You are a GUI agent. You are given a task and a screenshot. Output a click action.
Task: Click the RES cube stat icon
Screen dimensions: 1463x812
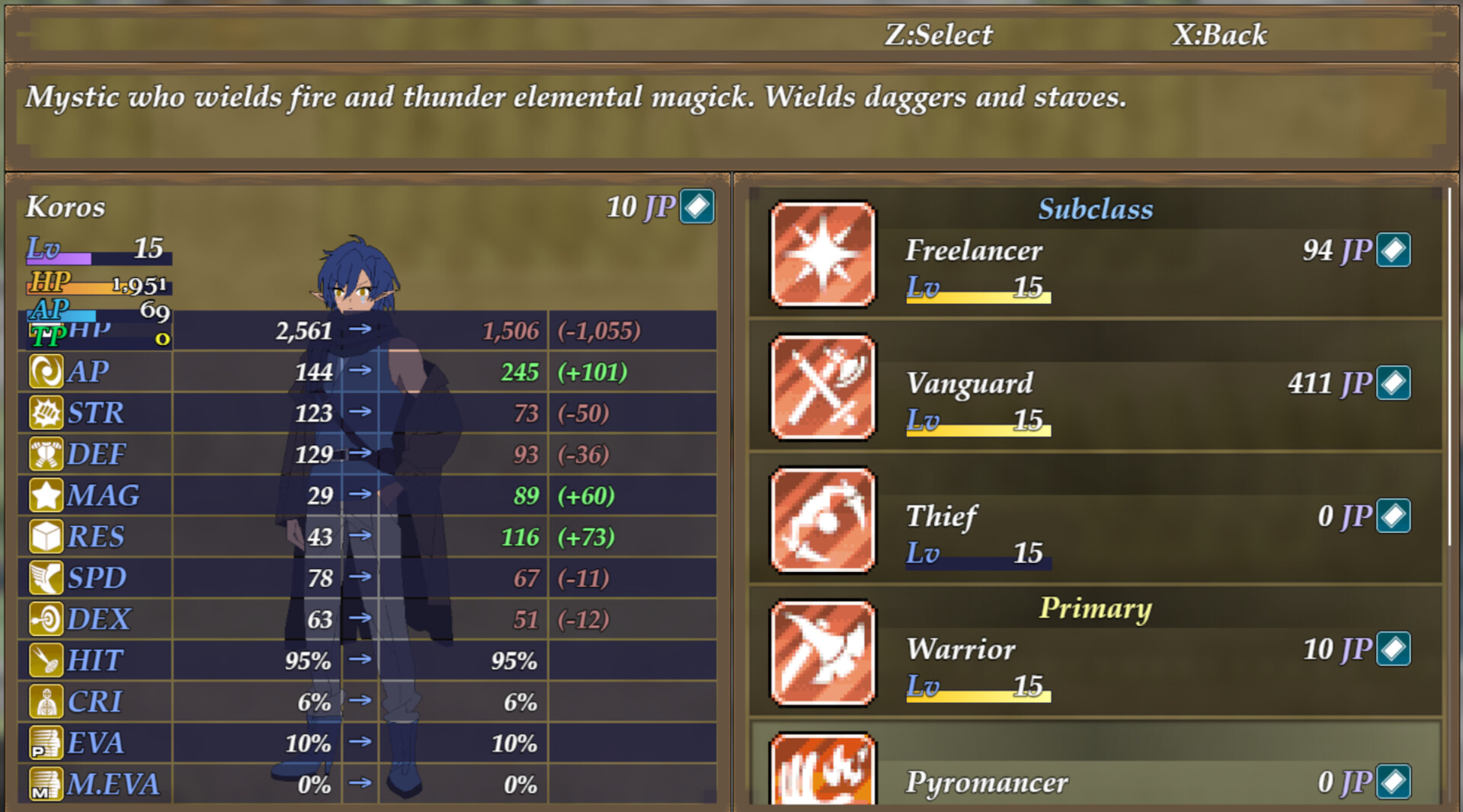48,536
